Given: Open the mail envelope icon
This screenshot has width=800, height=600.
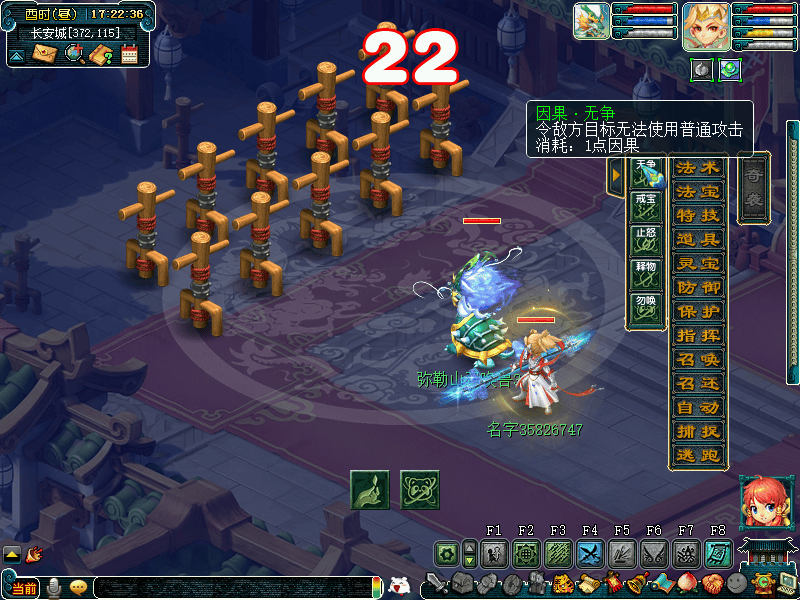Looking at the screenshot, I should click(44, 54).
